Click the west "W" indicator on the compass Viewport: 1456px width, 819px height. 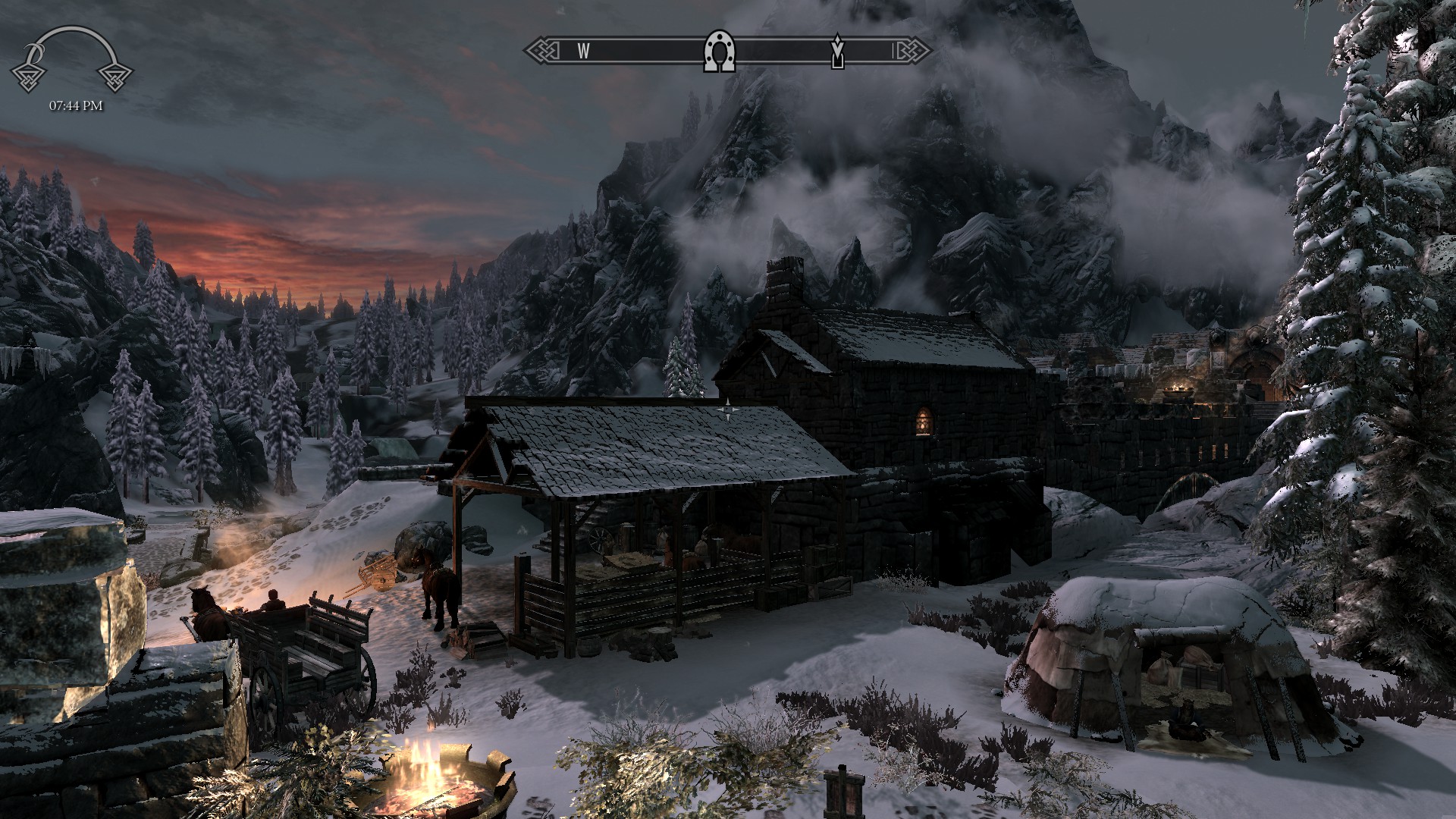(583, 51)
